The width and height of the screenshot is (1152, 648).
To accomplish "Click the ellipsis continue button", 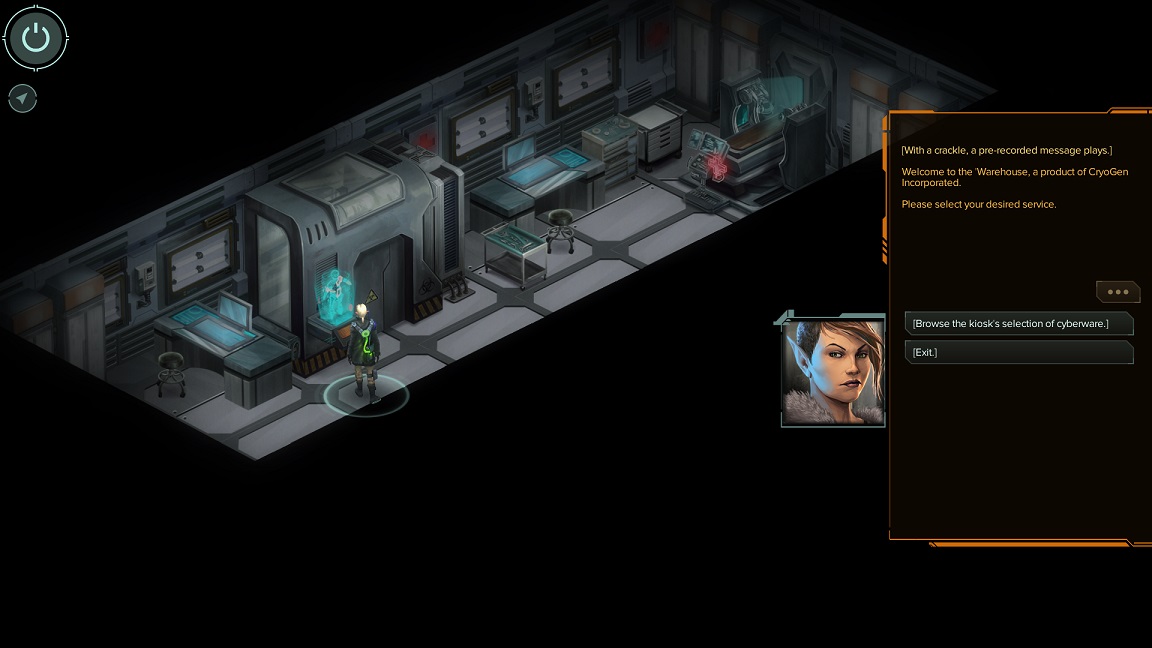I will (1117, 292).
